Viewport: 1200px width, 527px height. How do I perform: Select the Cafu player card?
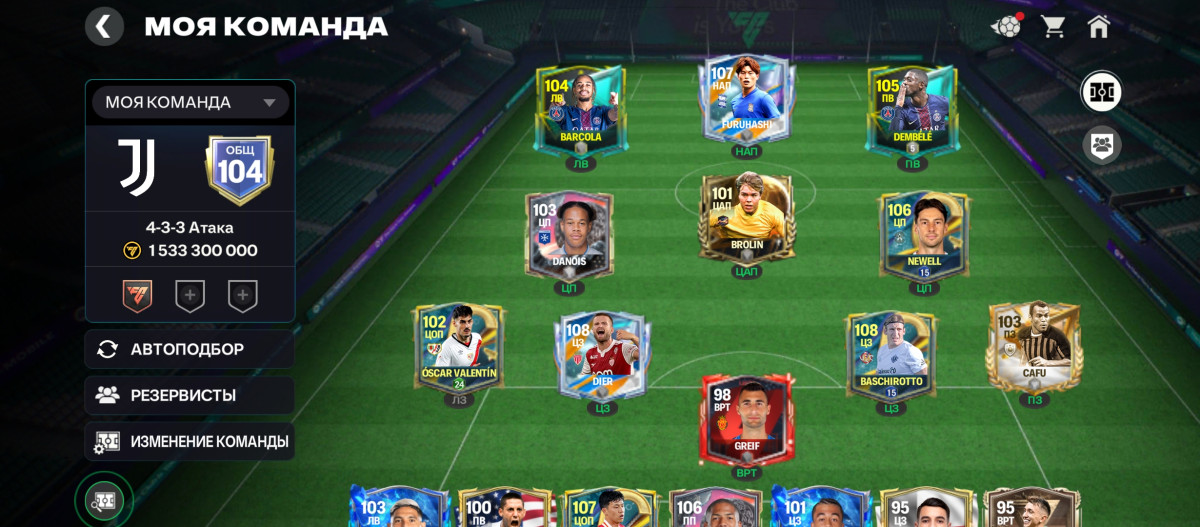tap(1034, 345)
